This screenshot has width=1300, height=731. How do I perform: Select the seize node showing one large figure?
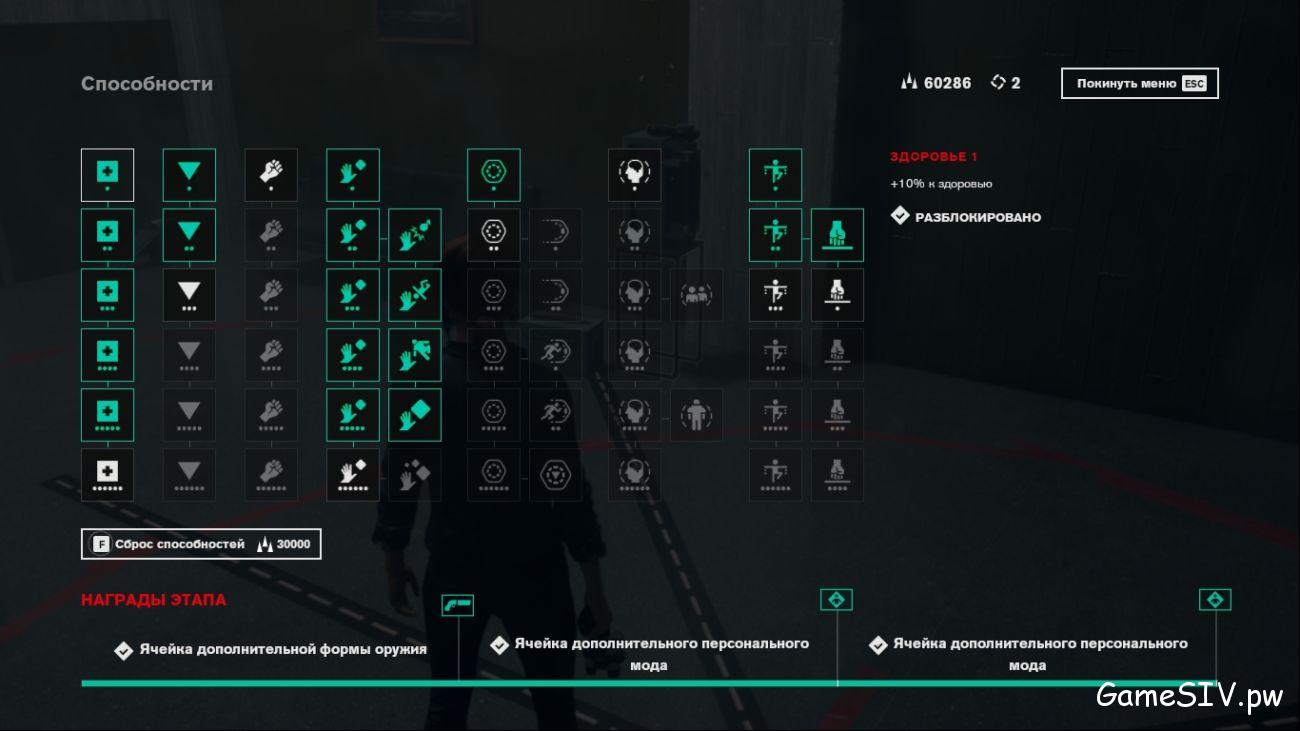click(x=696, y=415)
